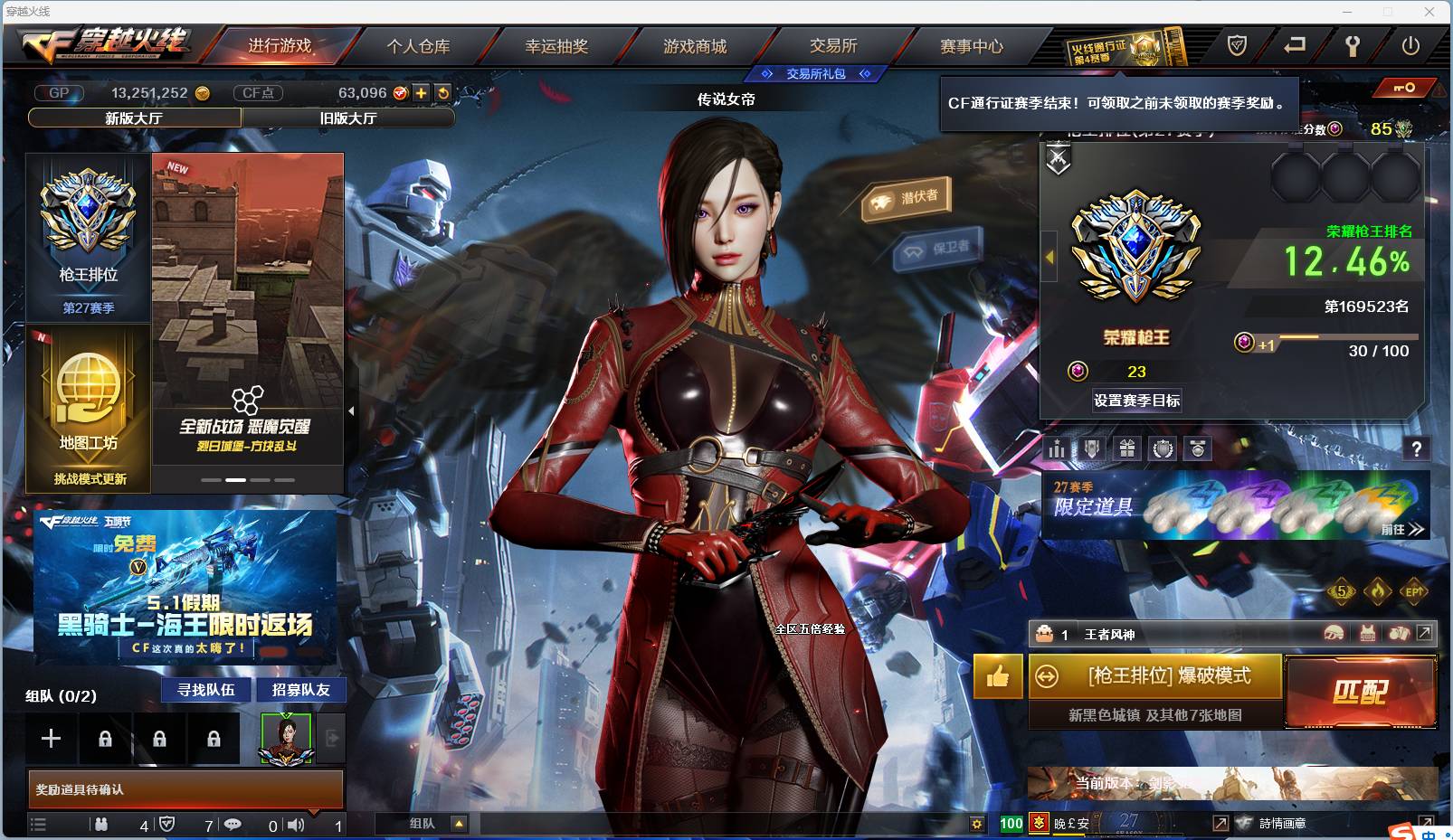This screenshot has height=840, width=1453.
Task: Click the medal achievements icon
Action: (x=1196, y=448)
